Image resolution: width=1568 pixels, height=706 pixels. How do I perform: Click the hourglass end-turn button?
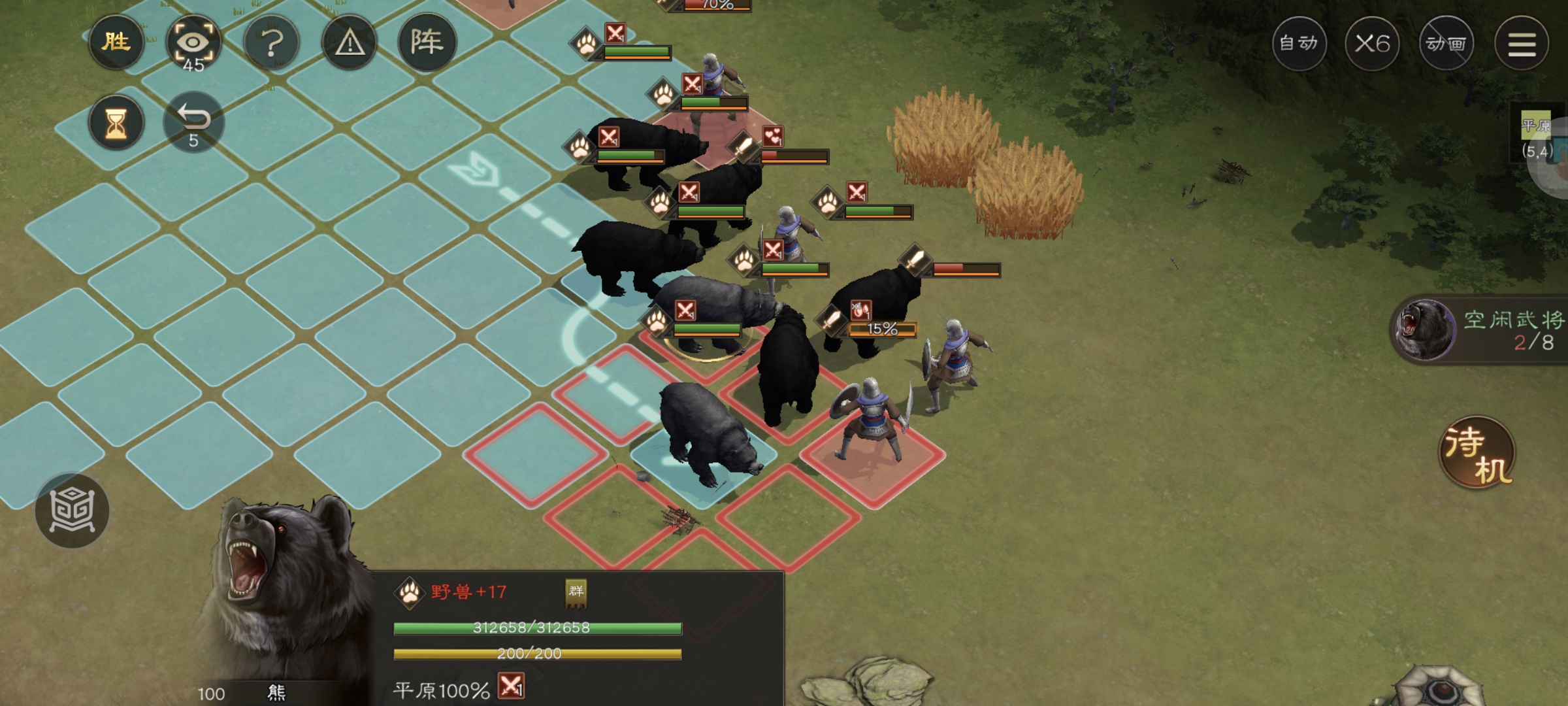coord(116,123)
